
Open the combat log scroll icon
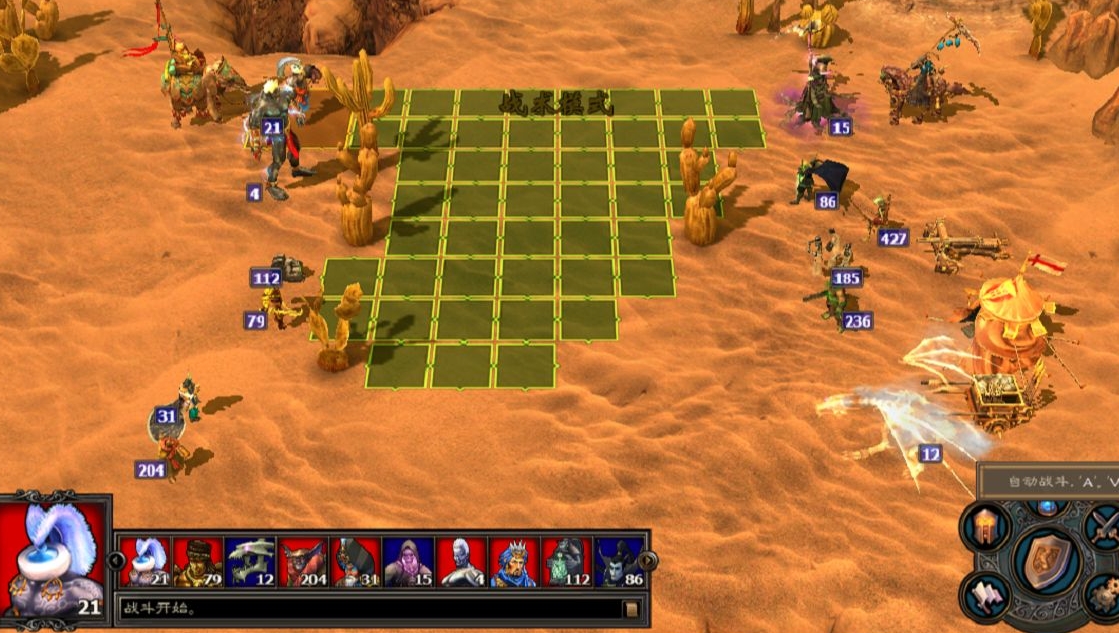tap(631, 608)
